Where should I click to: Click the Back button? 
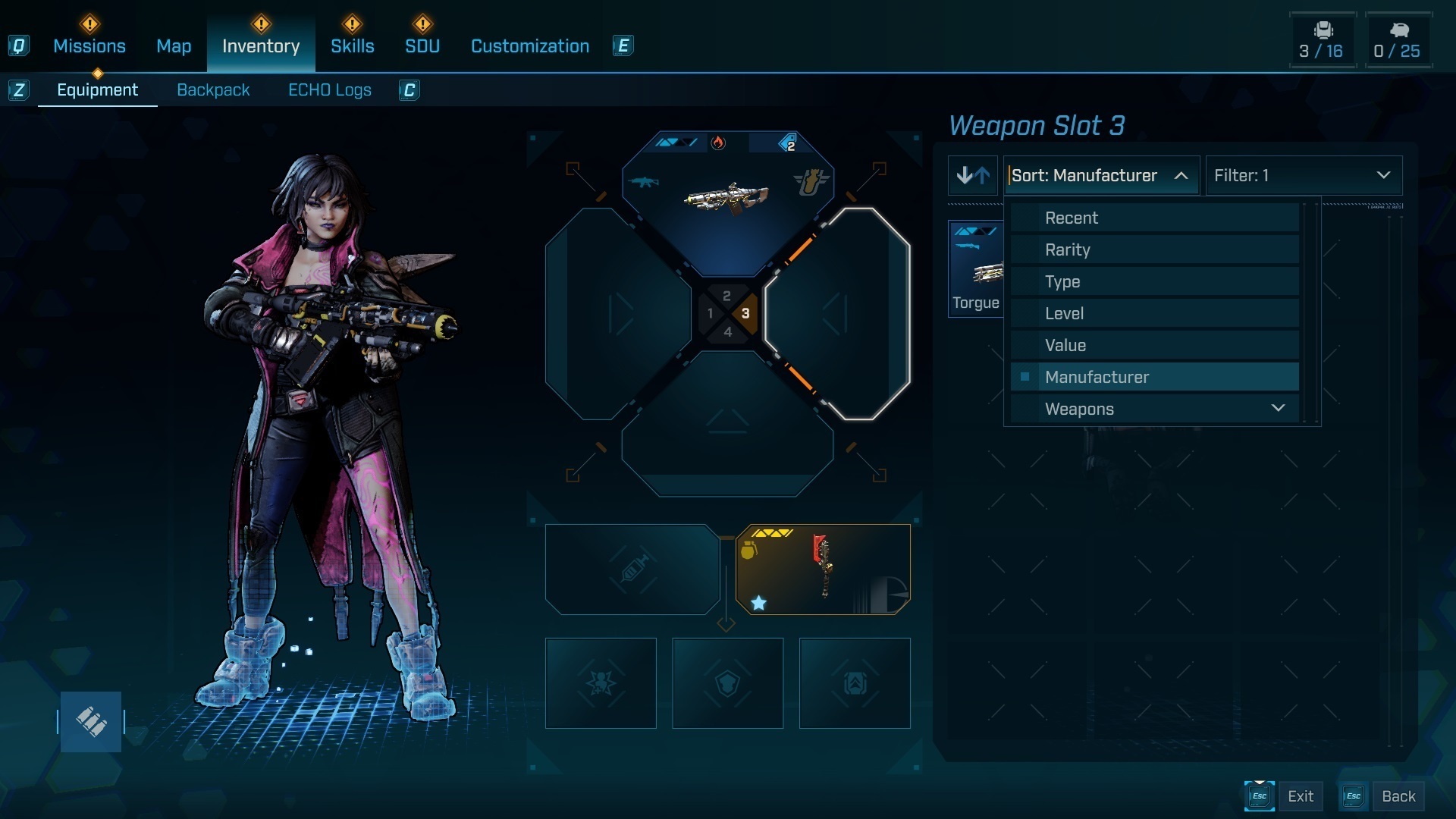[x=1398, y=796]
